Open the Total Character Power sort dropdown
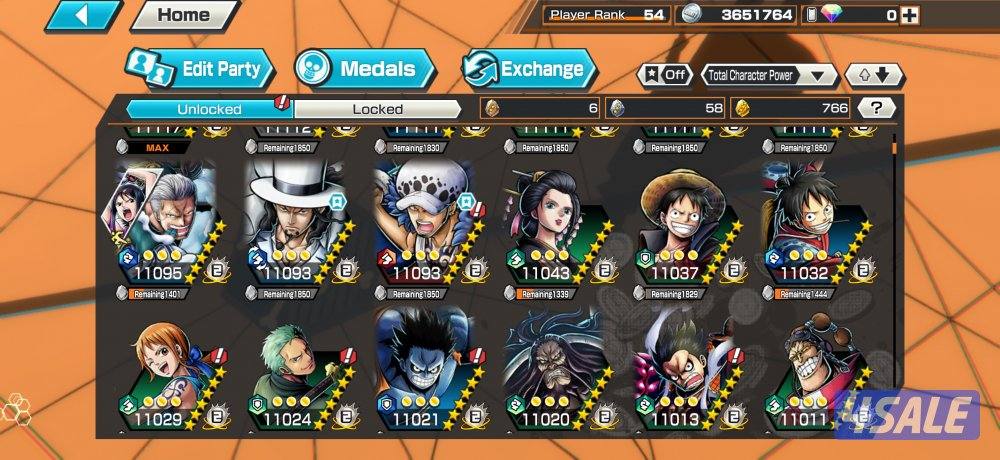 point(769,75)
